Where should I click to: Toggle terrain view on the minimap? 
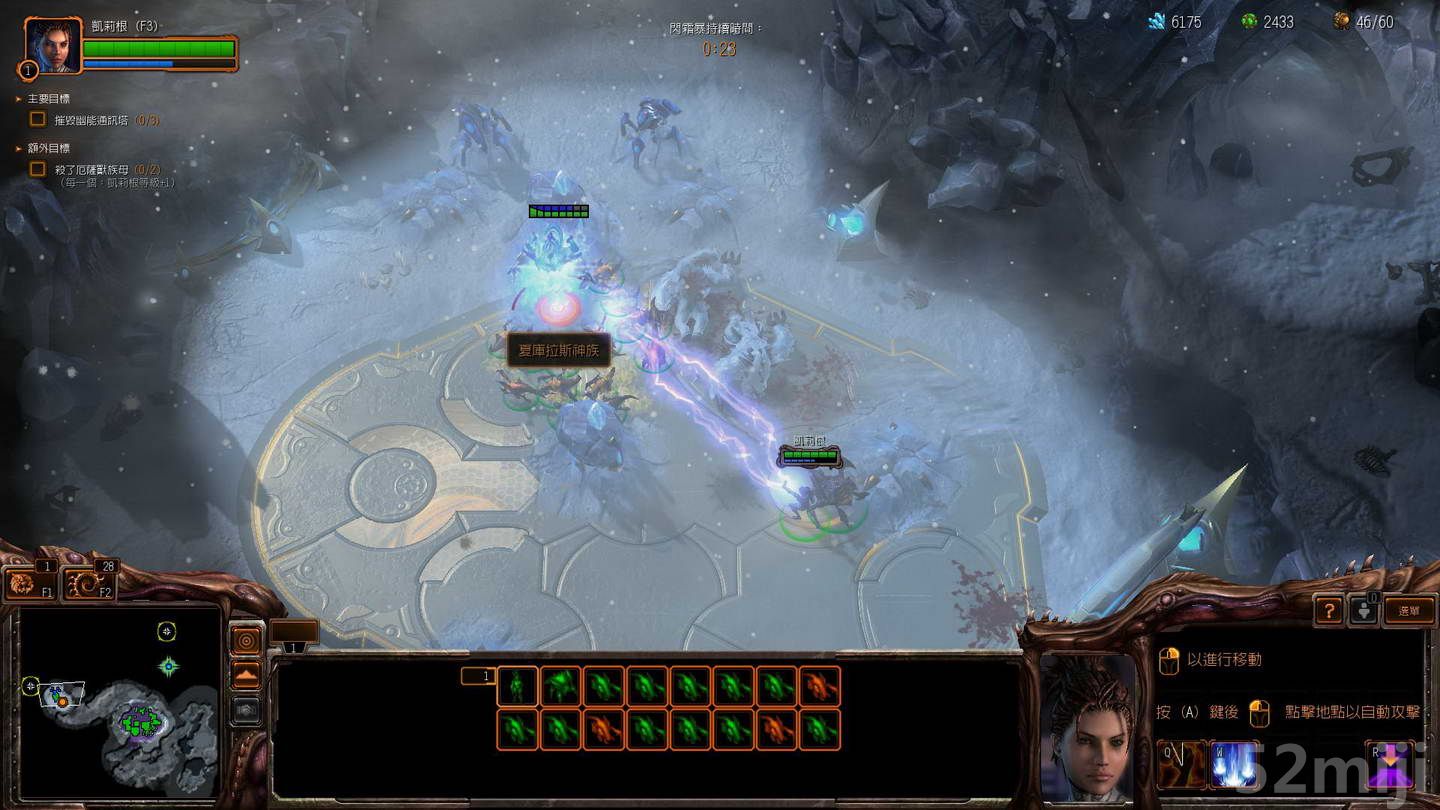tap(245, 674)
